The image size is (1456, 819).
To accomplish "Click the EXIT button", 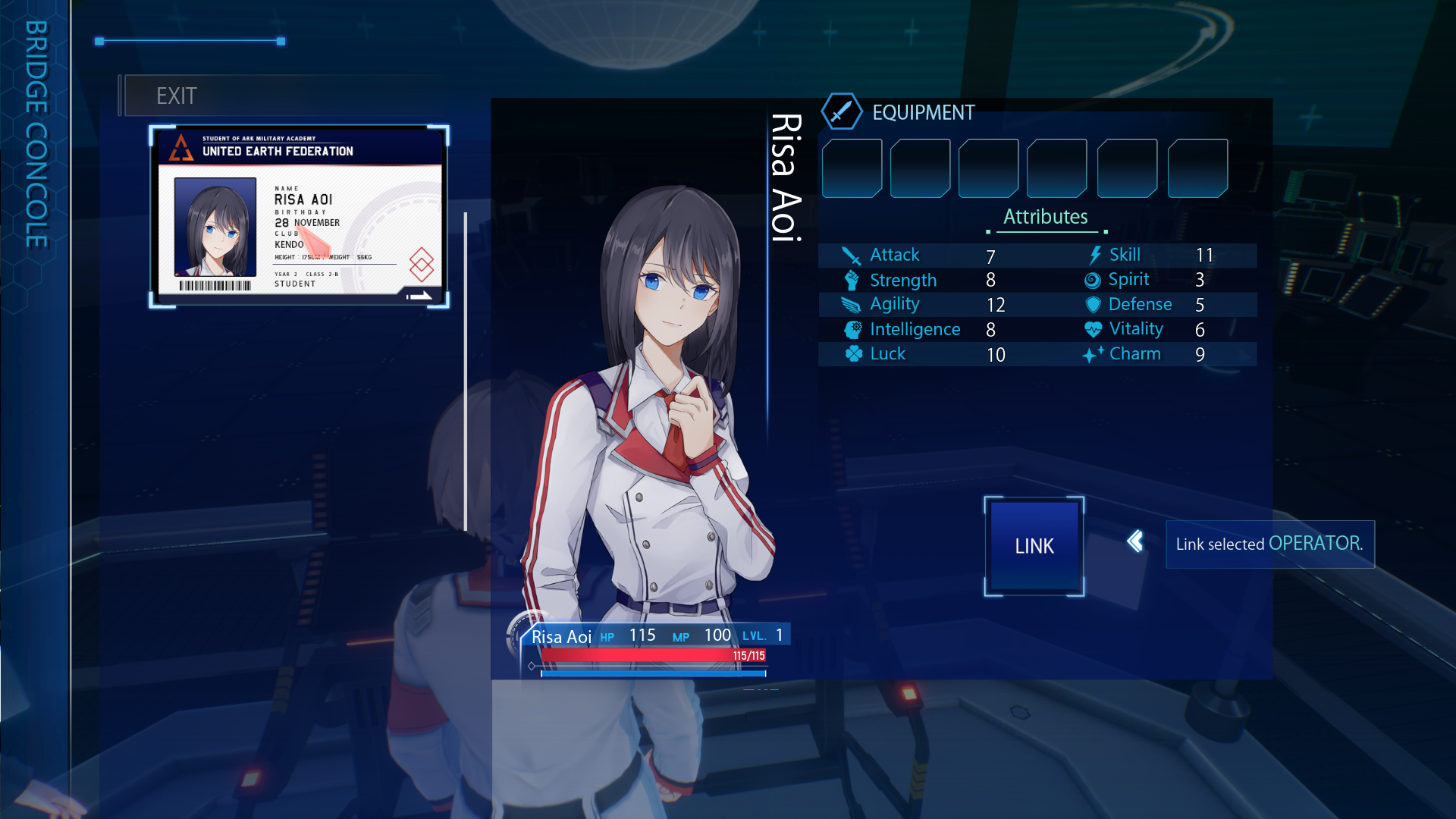I will pyautogui.click(x=177, y=96).
